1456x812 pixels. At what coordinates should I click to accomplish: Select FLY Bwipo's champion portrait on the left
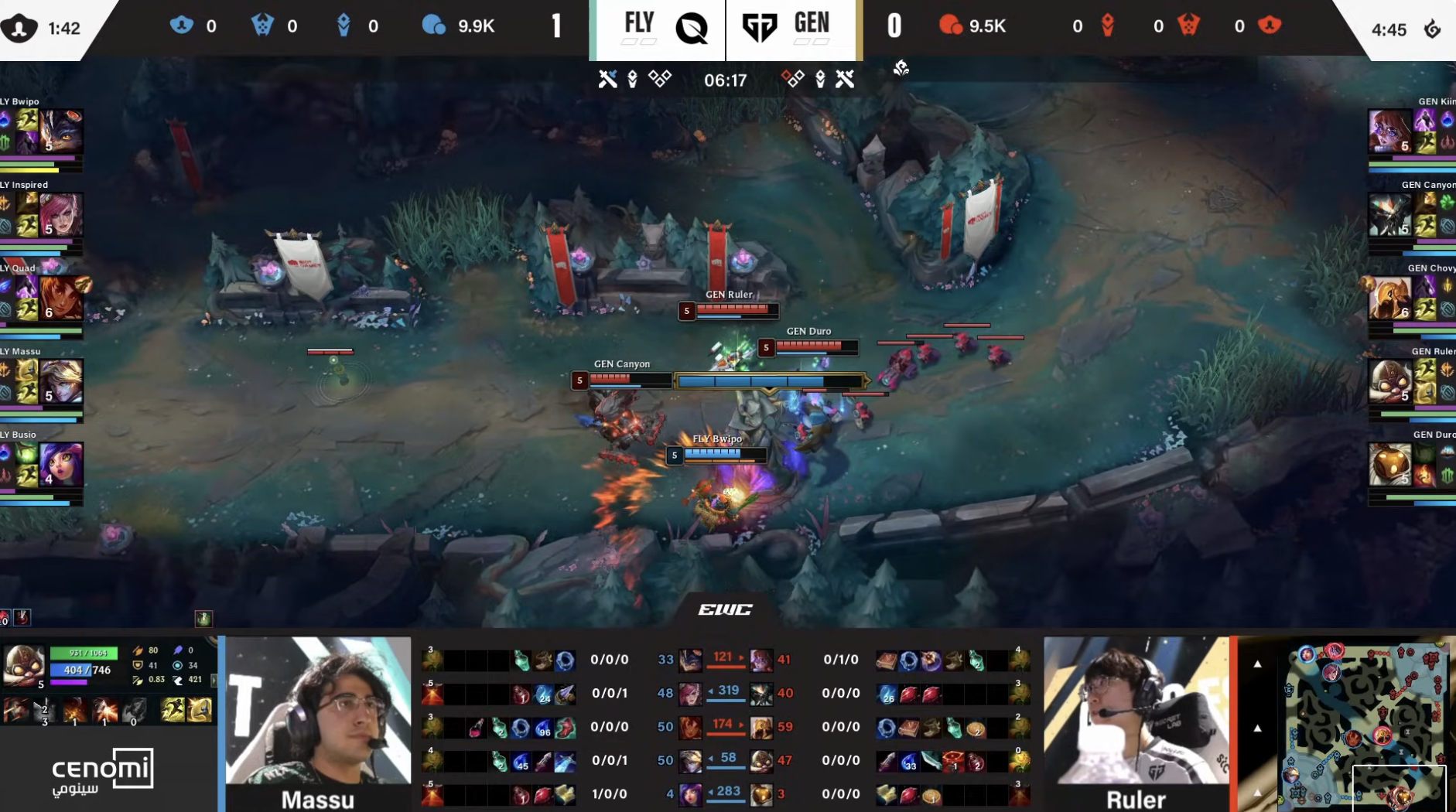65,131
